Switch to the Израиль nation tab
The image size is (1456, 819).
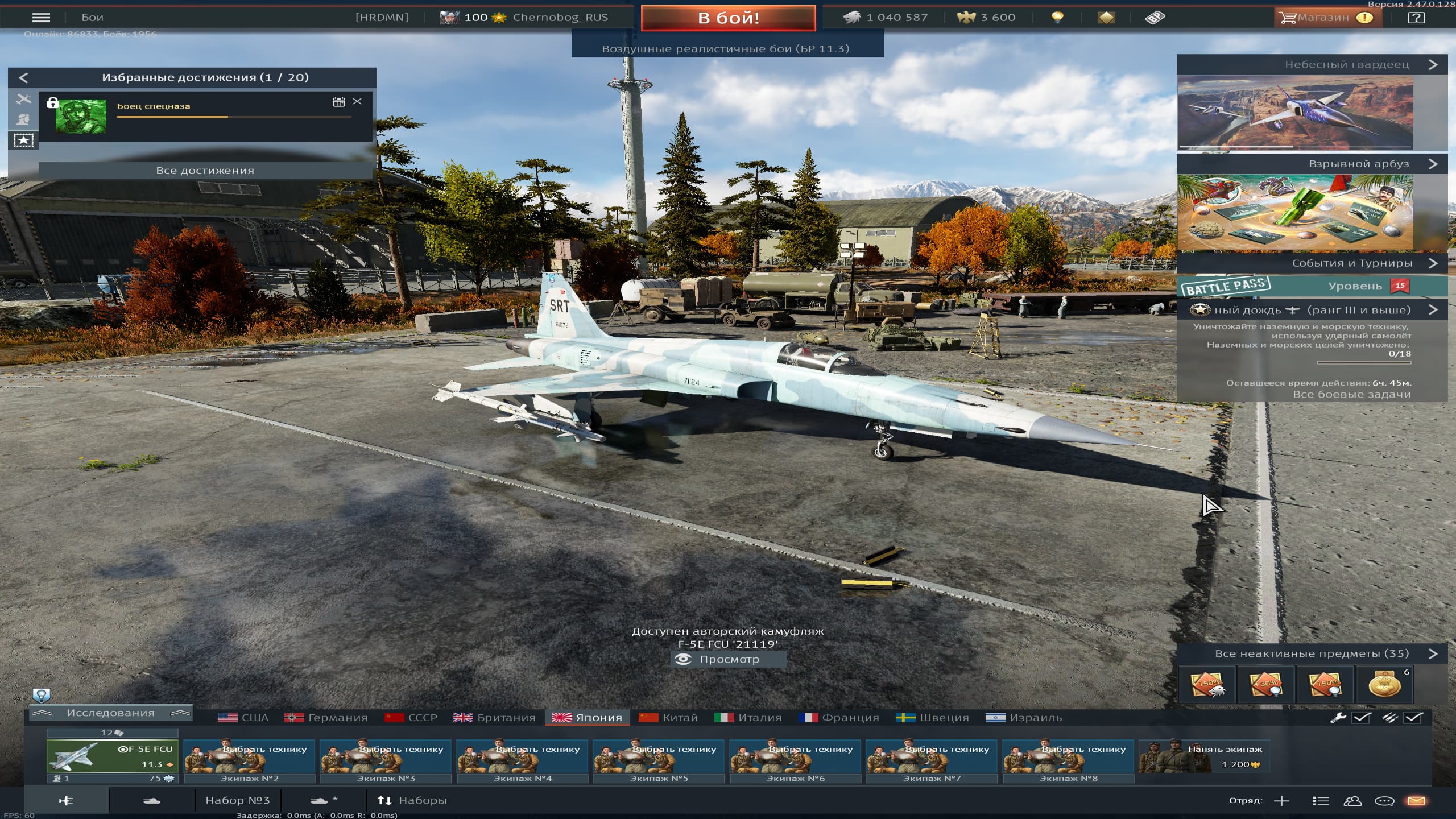click(x=1024, y=718)
